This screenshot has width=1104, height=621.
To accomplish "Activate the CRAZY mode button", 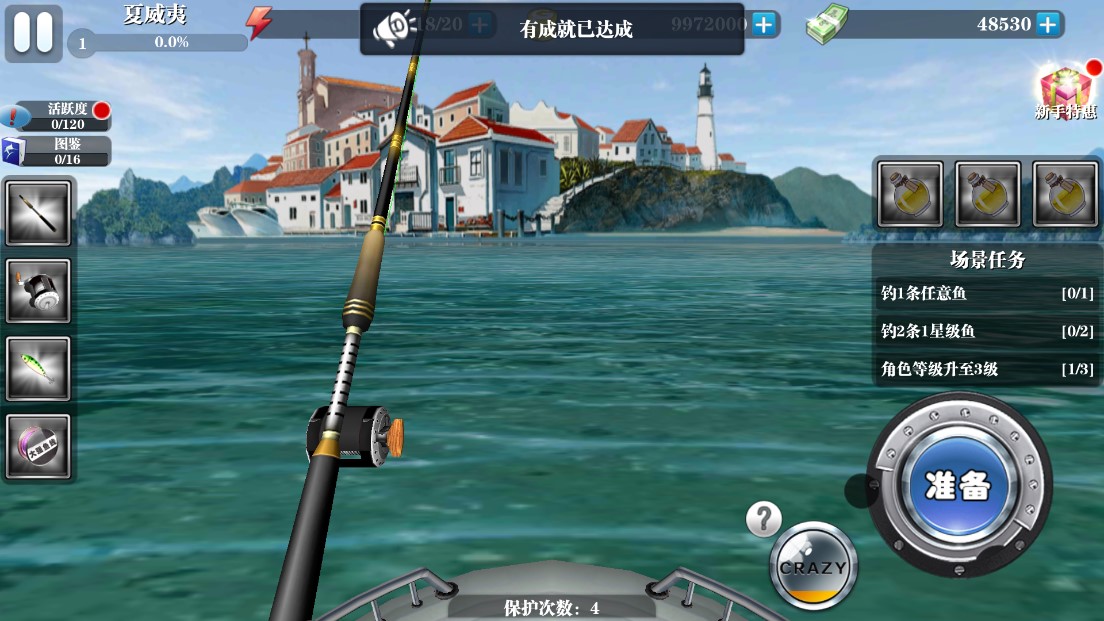I will [x=813, y=567].
